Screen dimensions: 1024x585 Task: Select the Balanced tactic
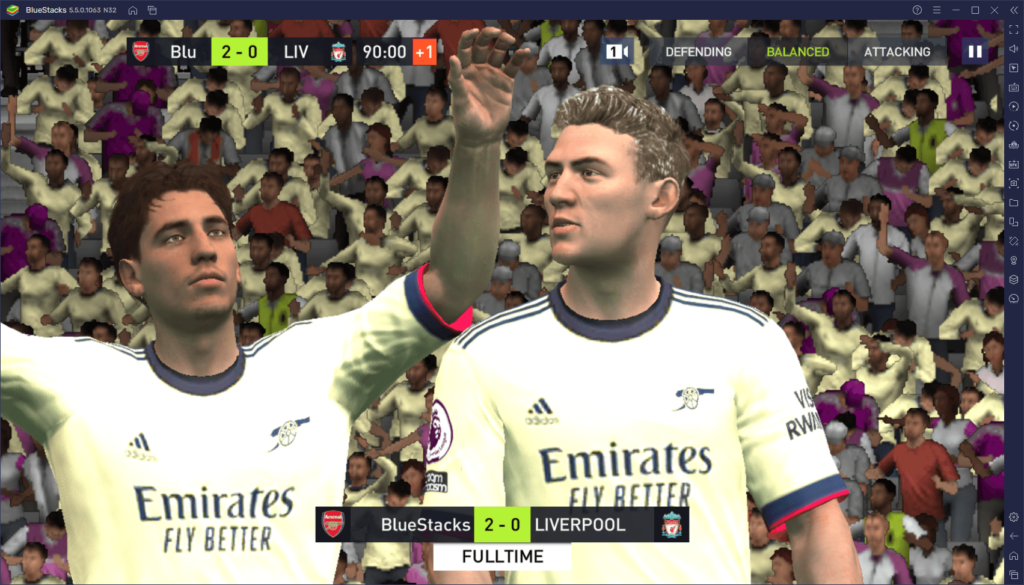click(797, 52)
